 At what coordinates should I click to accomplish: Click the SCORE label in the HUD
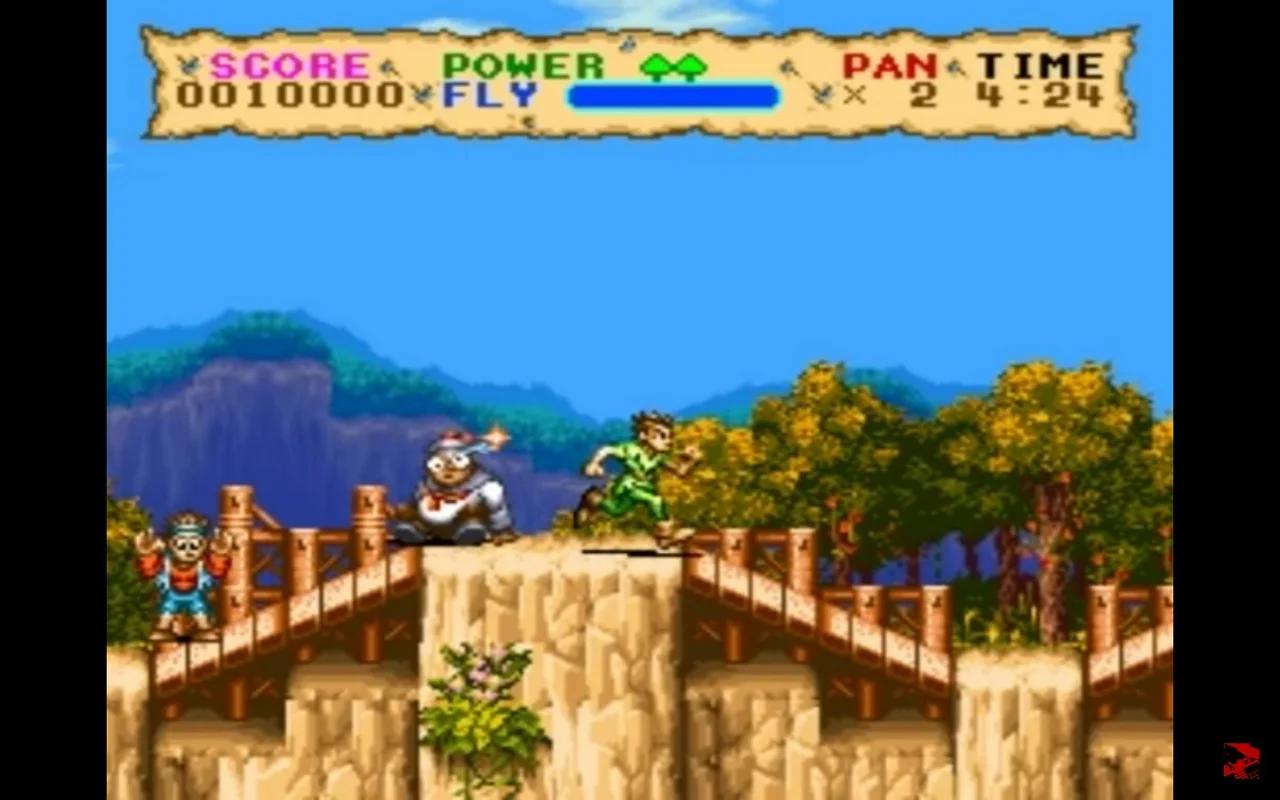tap(290, 64)
